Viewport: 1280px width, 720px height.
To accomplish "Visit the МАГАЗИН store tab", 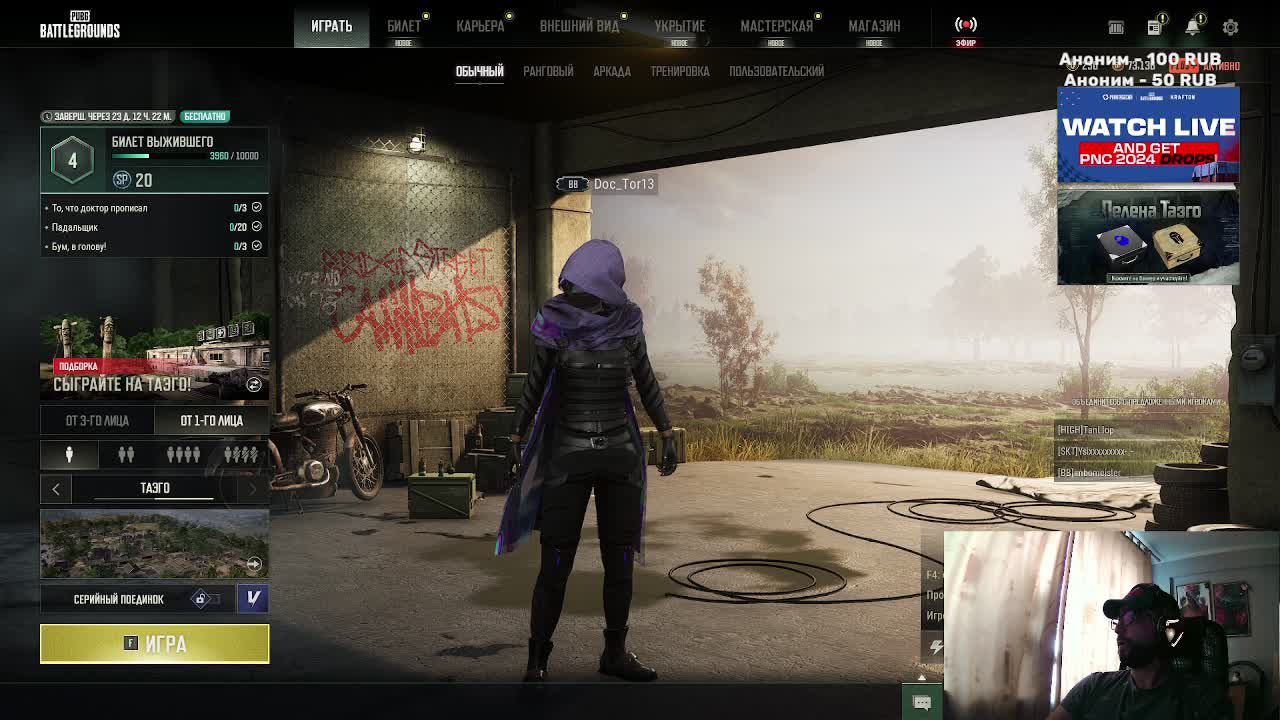I will 874,26.
